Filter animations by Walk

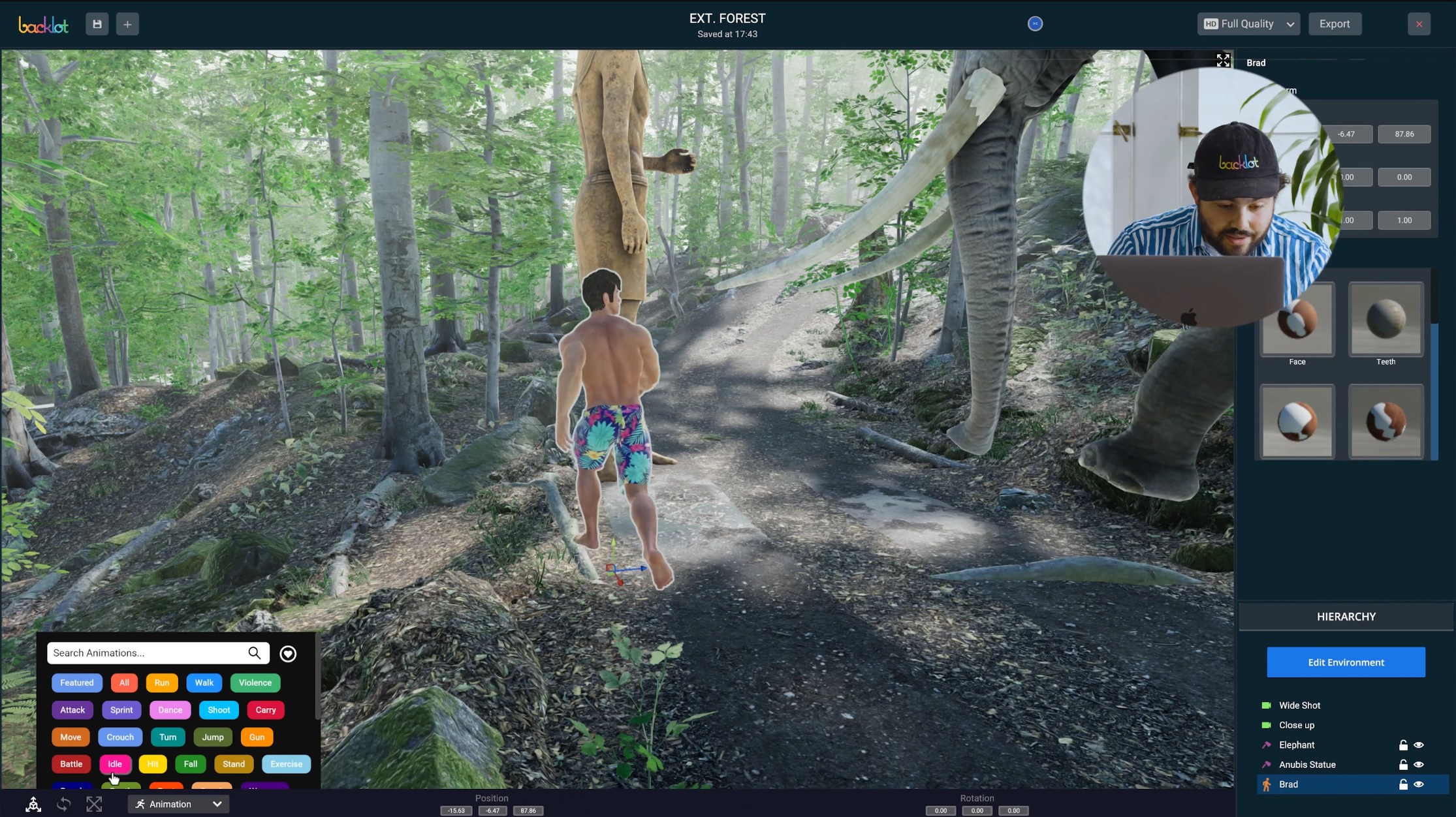[204, 683]
